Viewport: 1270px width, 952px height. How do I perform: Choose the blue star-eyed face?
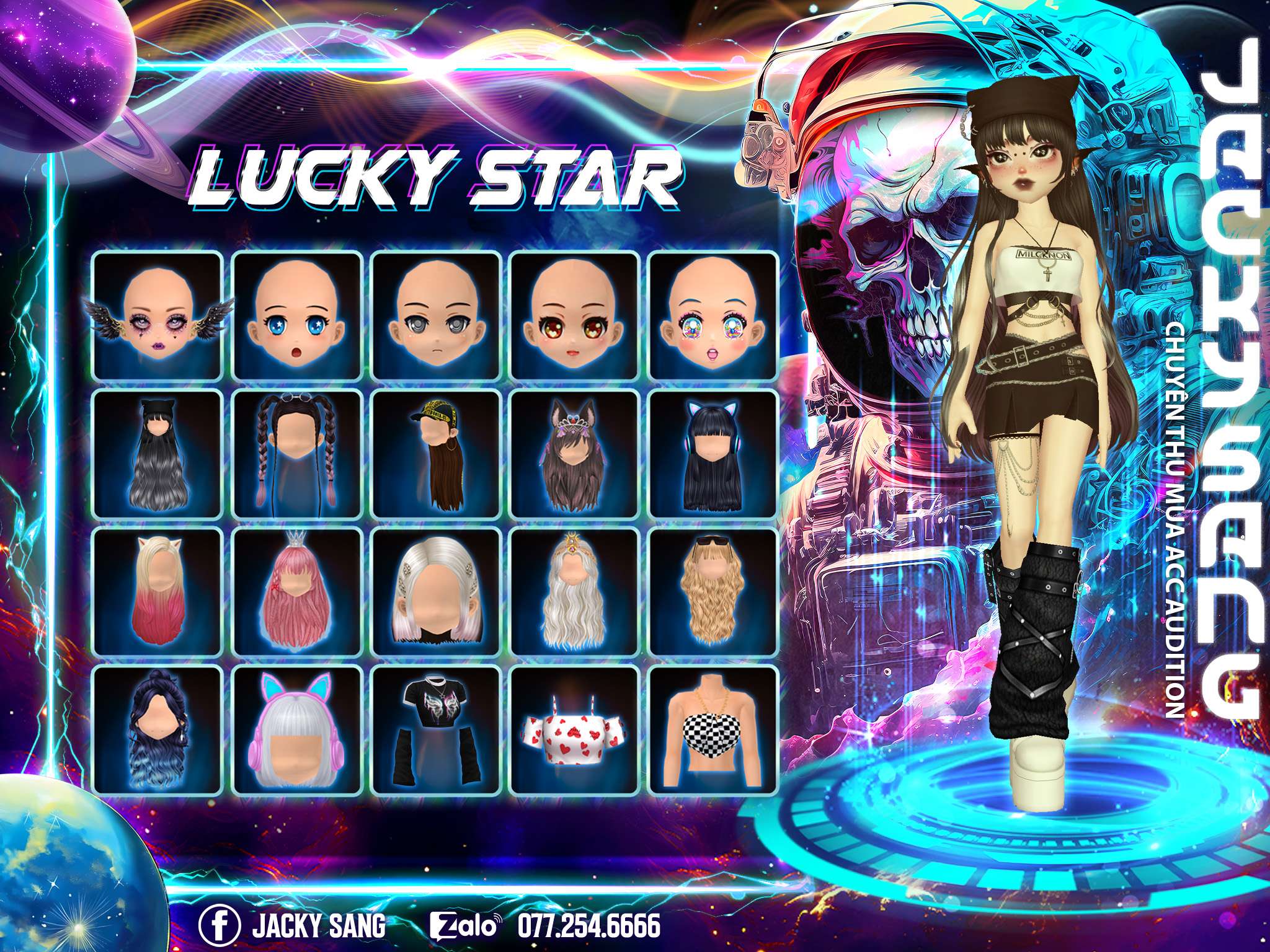(x=297, y=316)
